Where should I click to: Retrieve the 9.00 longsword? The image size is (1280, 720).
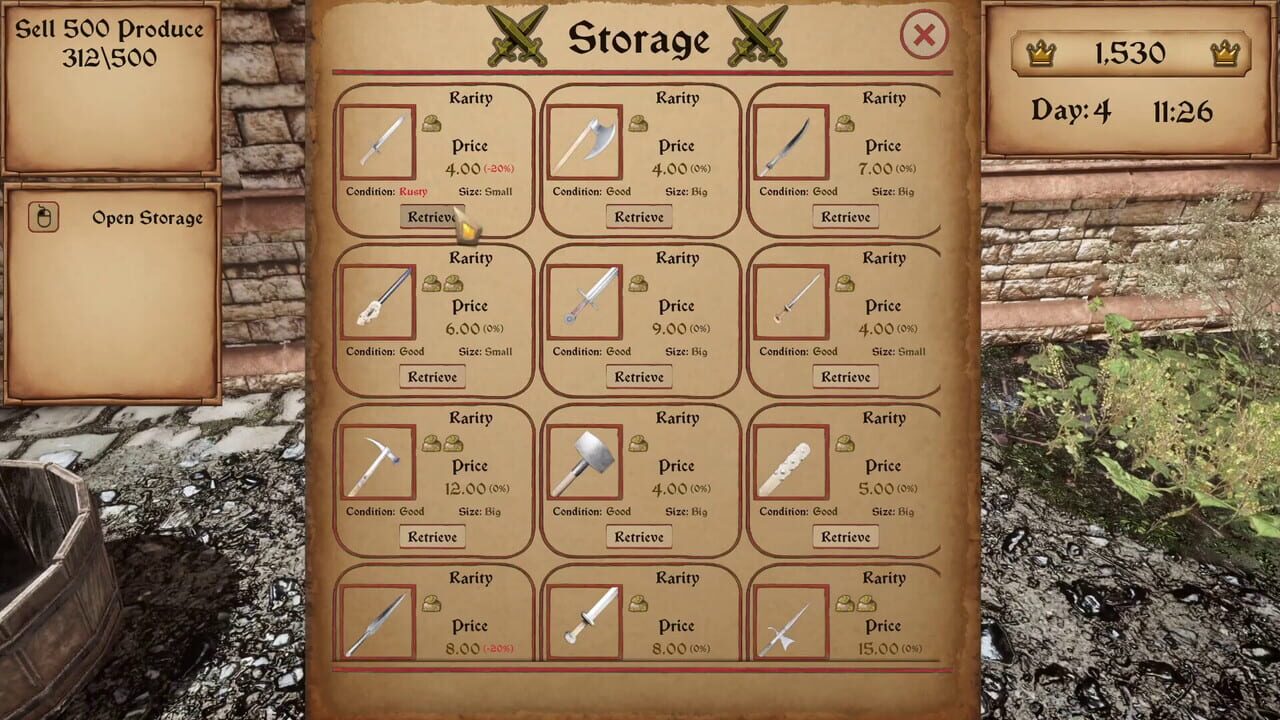639,376
